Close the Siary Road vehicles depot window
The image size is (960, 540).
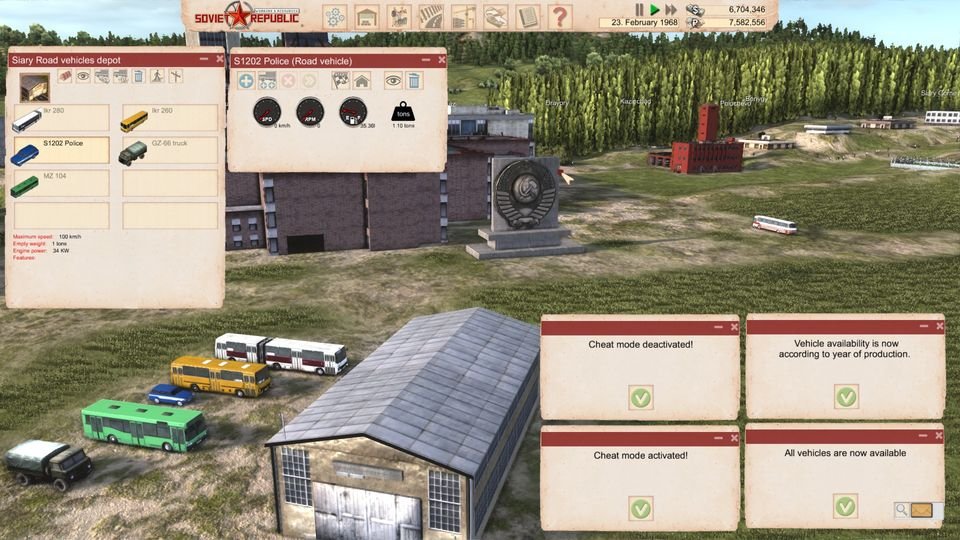pos(217,59)
